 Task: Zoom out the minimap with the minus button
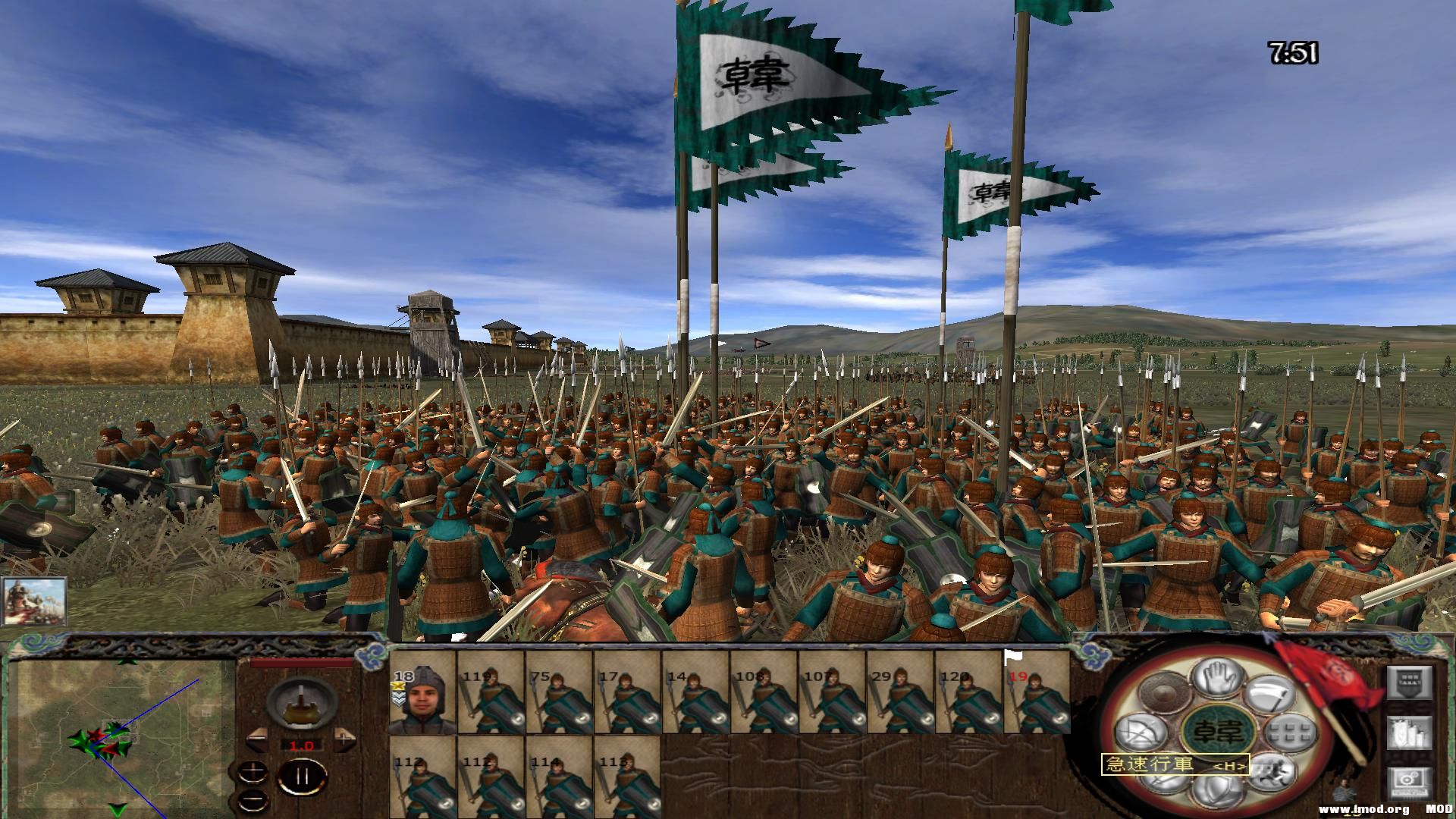coord(253,801)
